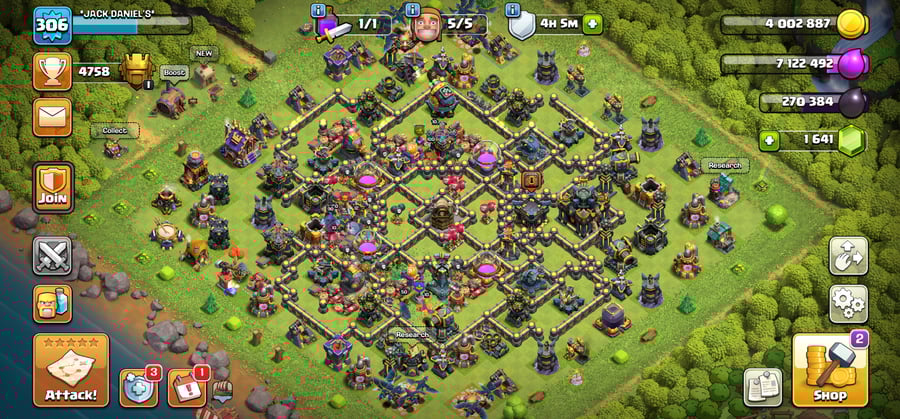This screenshot has height=419, width=900.
Task: Open the base layout editor hand button
Action: (848, 255)
